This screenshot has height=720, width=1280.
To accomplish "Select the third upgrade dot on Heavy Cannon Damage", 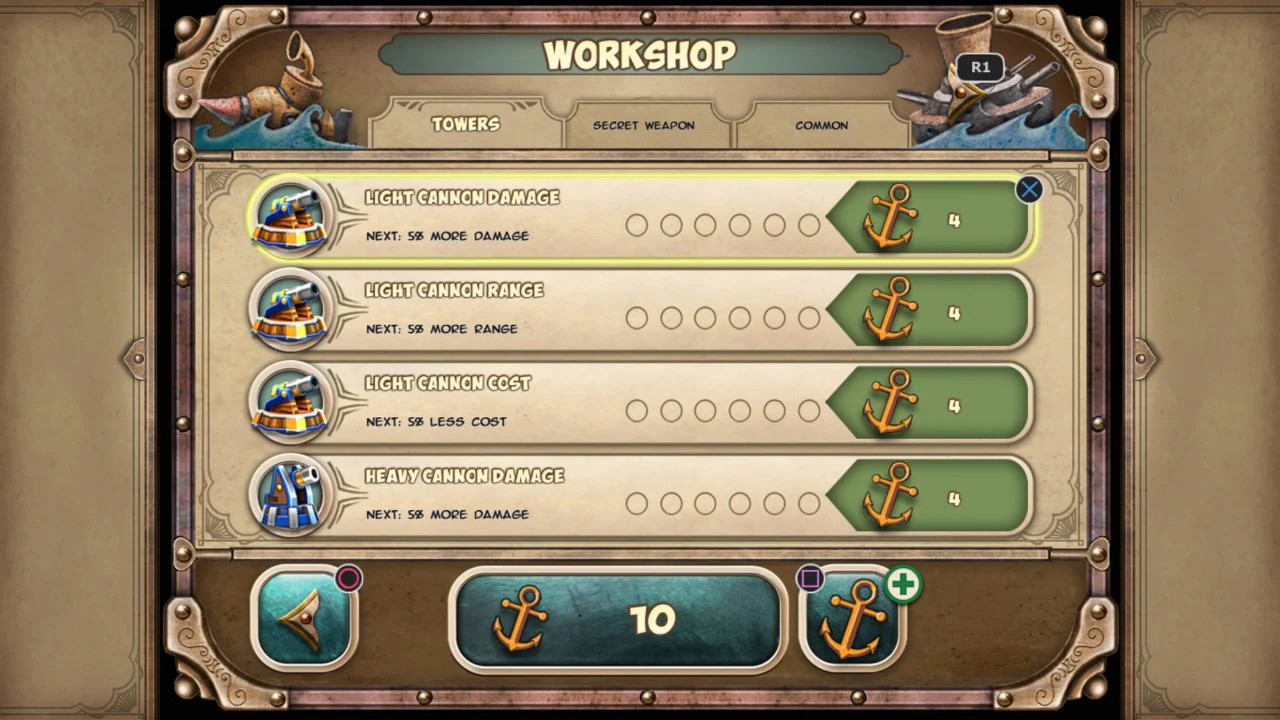I will (x=705, y=504).
